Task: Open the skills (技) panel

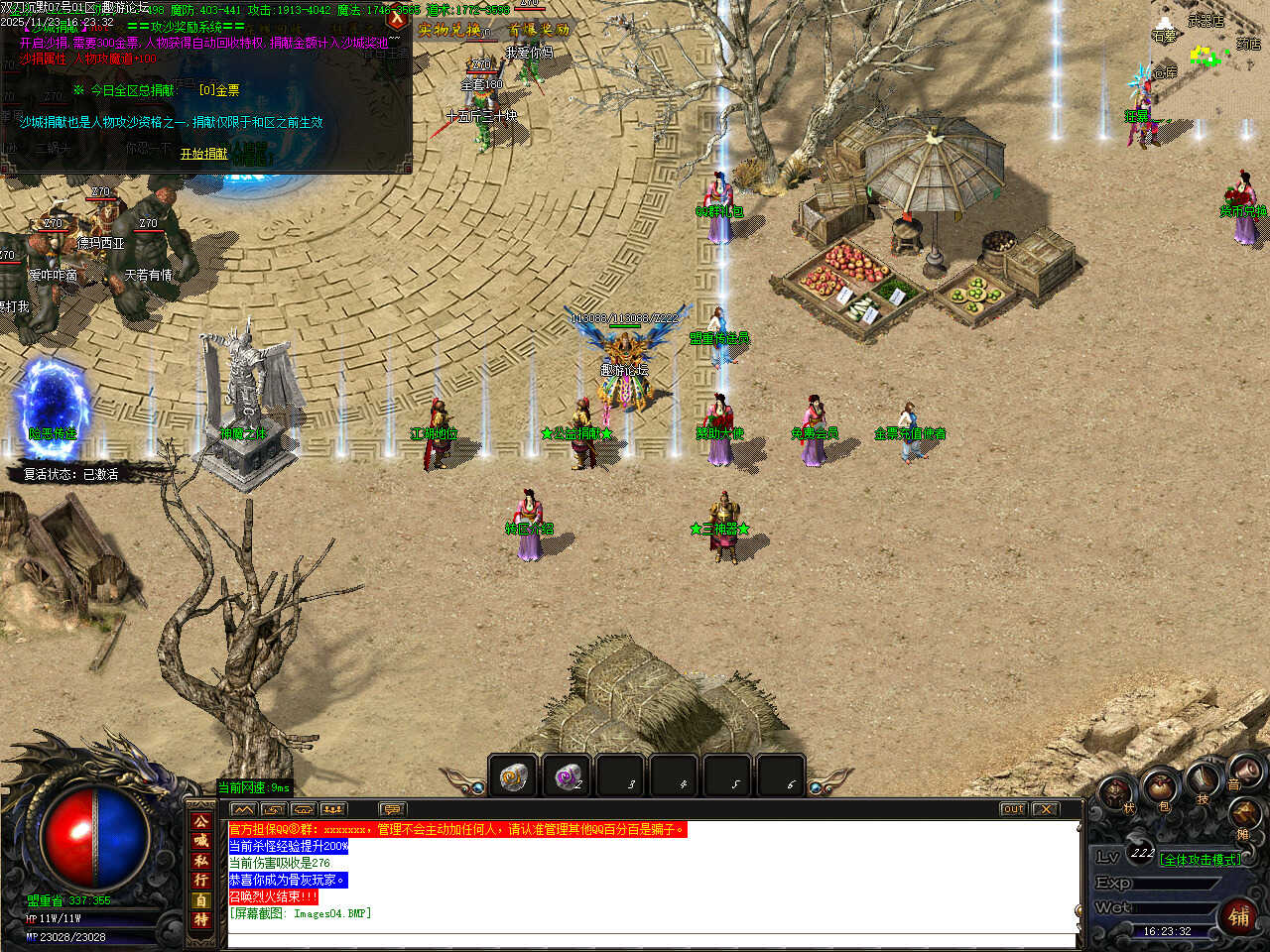Action: pyautogui.click(x=1203, y=781)
